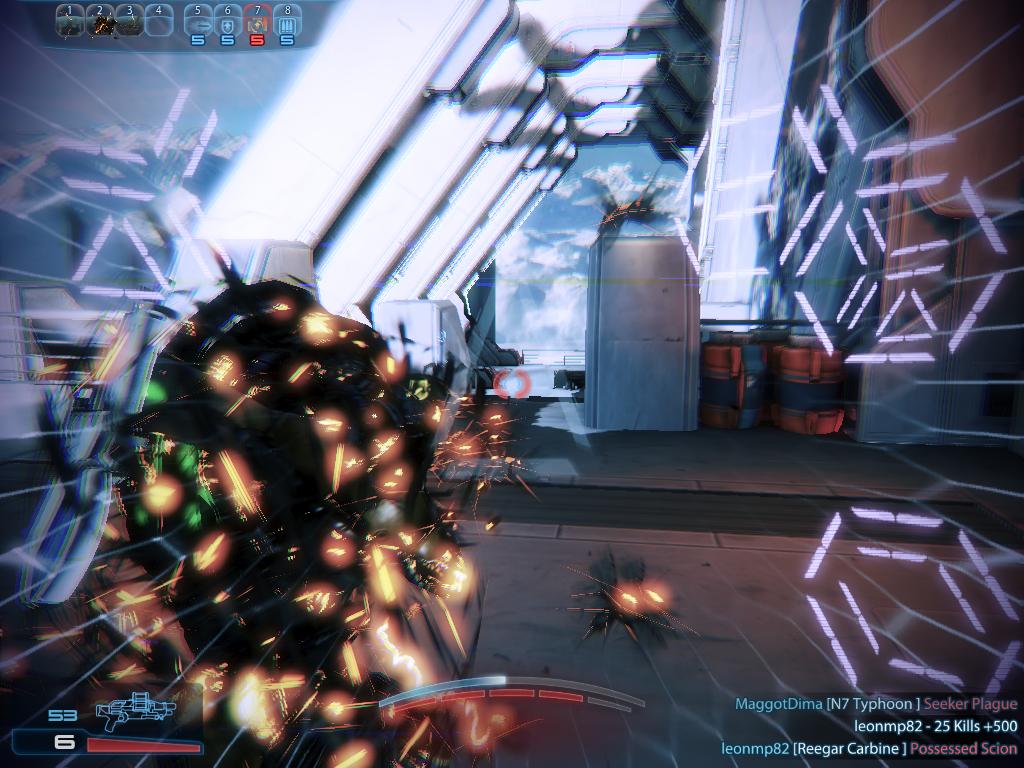The height and width of the screenshot is (768, 1024).
Task: Use the ammo pack in slot 8
Action: (x=287, y=21)
